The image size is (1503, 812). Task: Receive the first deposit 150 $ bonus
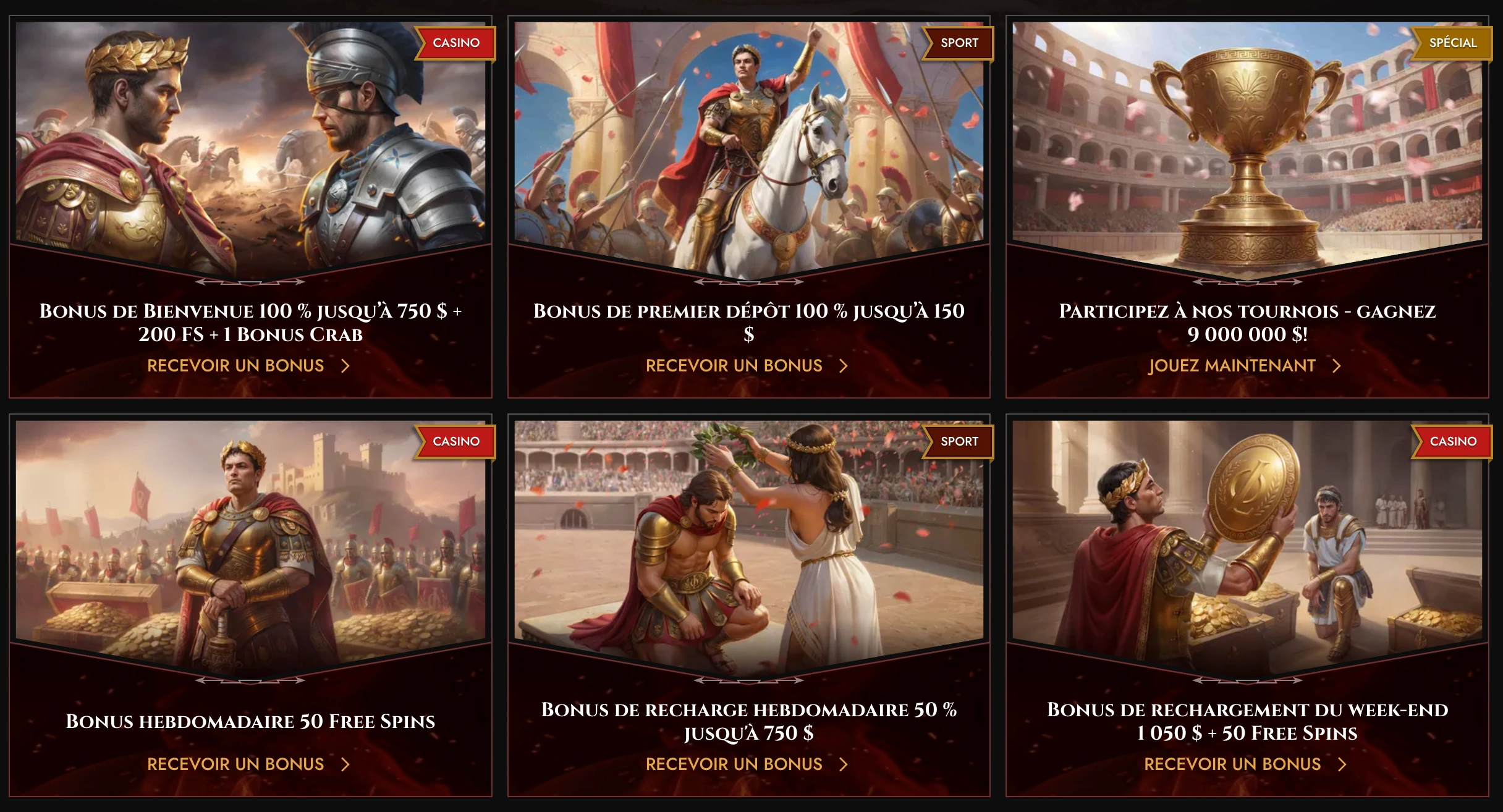[746, 366]
